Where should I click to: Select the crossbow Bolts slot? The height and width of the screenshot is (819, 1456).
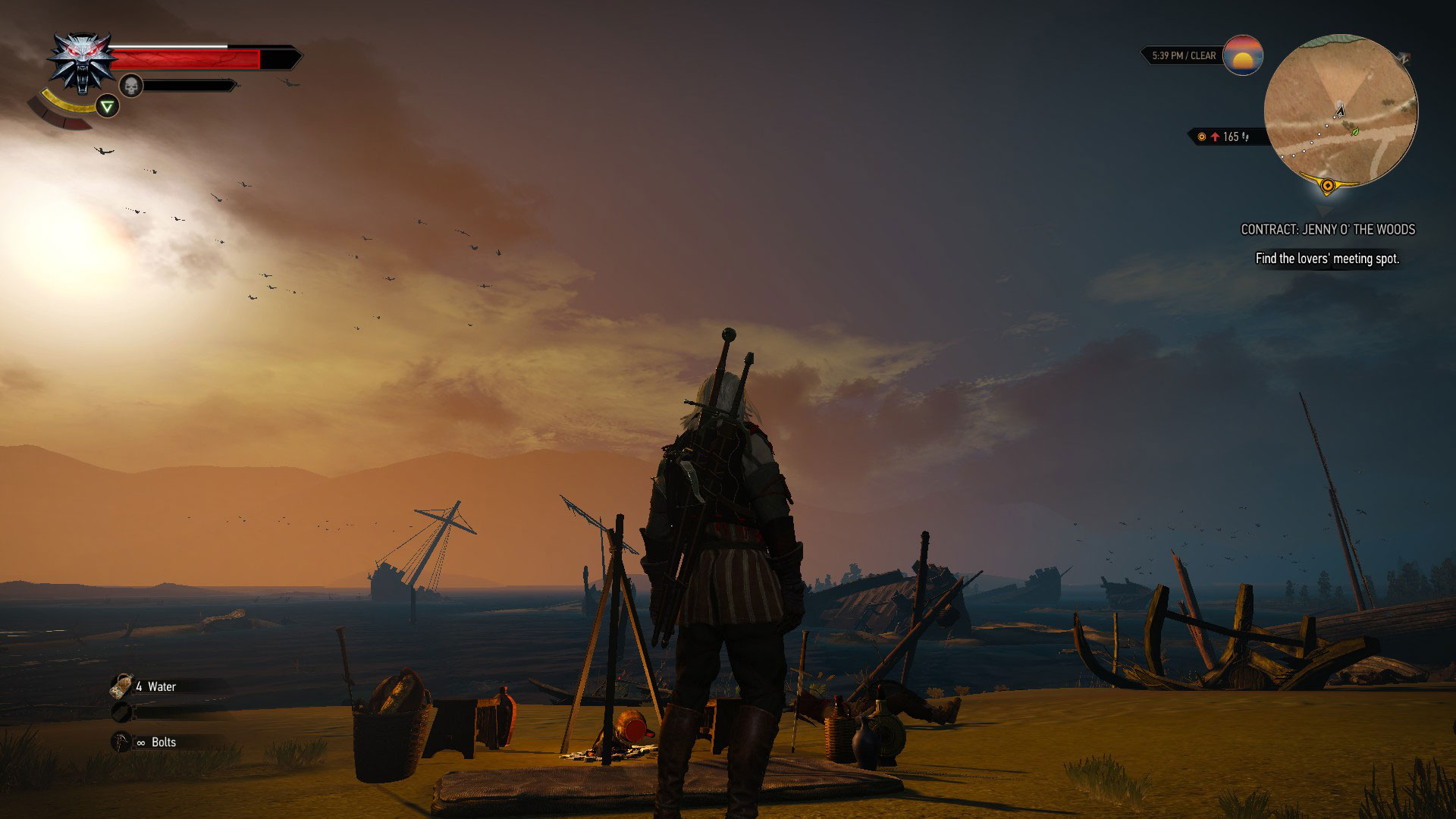122,742
